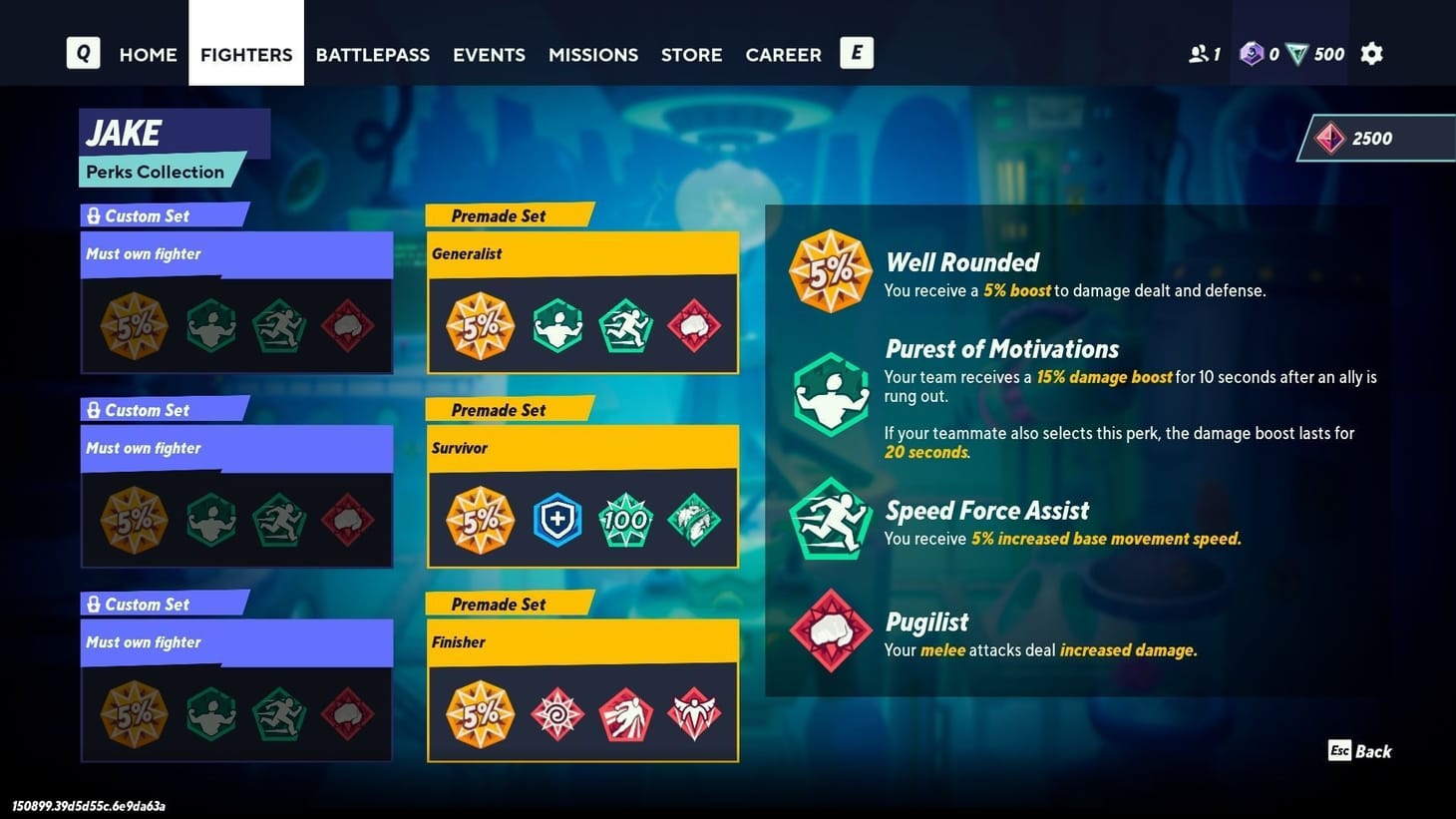Click the blue shield perk in Survivor set
This screenshot has height=819, width=1456.
[x=556, y=518]
